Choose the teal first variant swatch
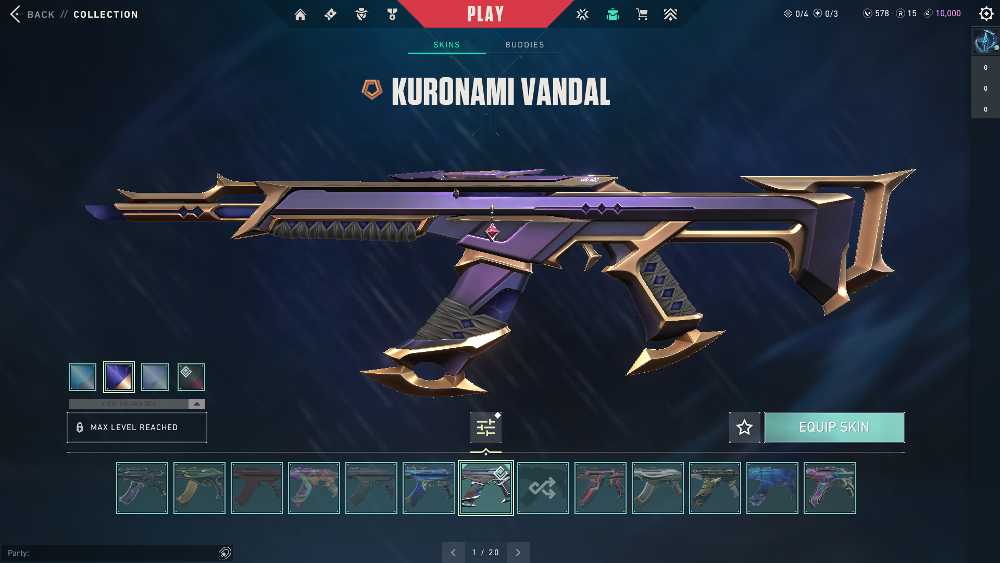Viewport: 1000px width, 563px height. pyautogui.click(x=83, y=377)
